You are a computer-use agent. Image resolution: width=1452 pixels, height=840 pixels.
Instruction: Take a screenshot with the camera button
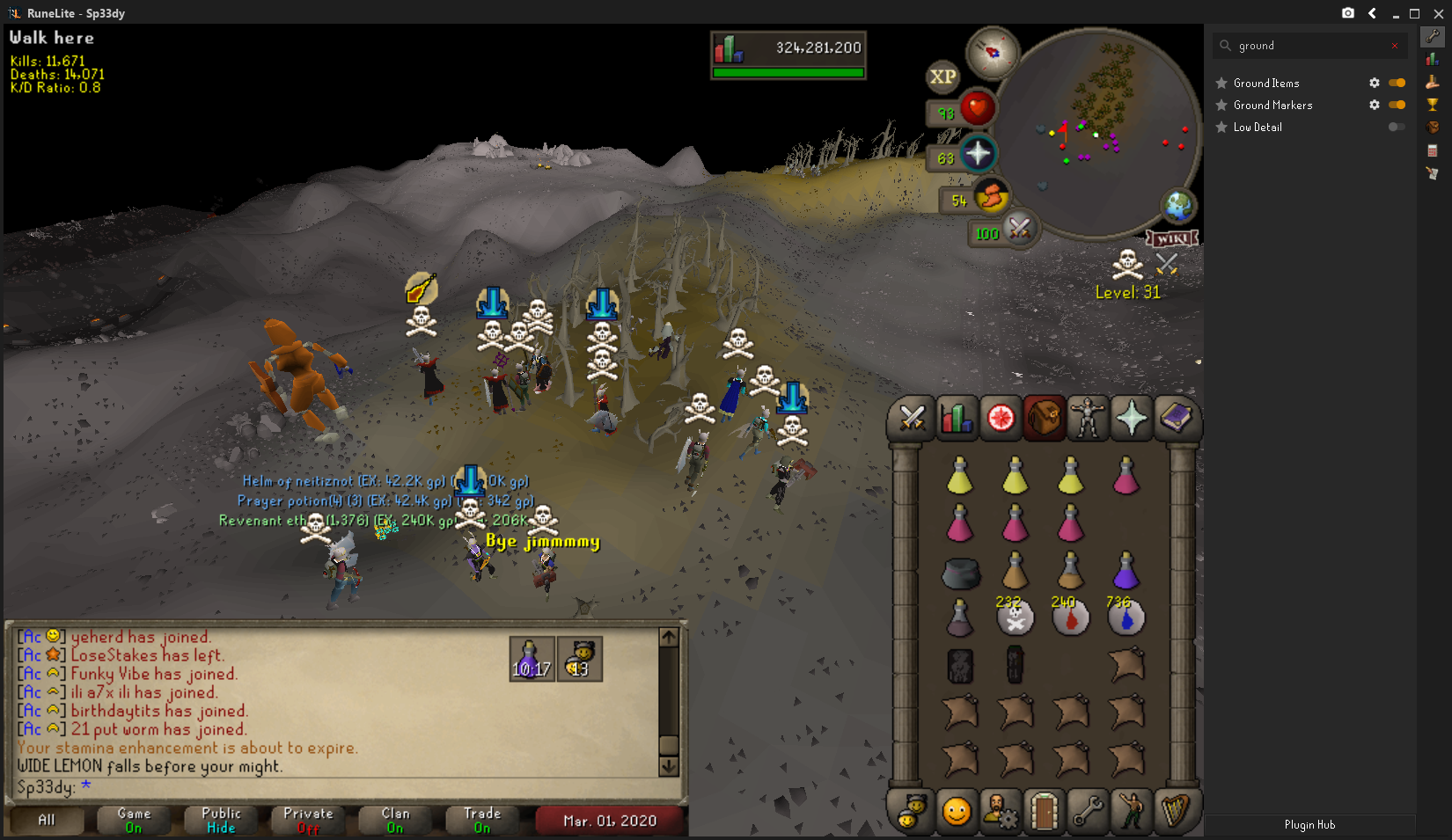point(1347,13)
